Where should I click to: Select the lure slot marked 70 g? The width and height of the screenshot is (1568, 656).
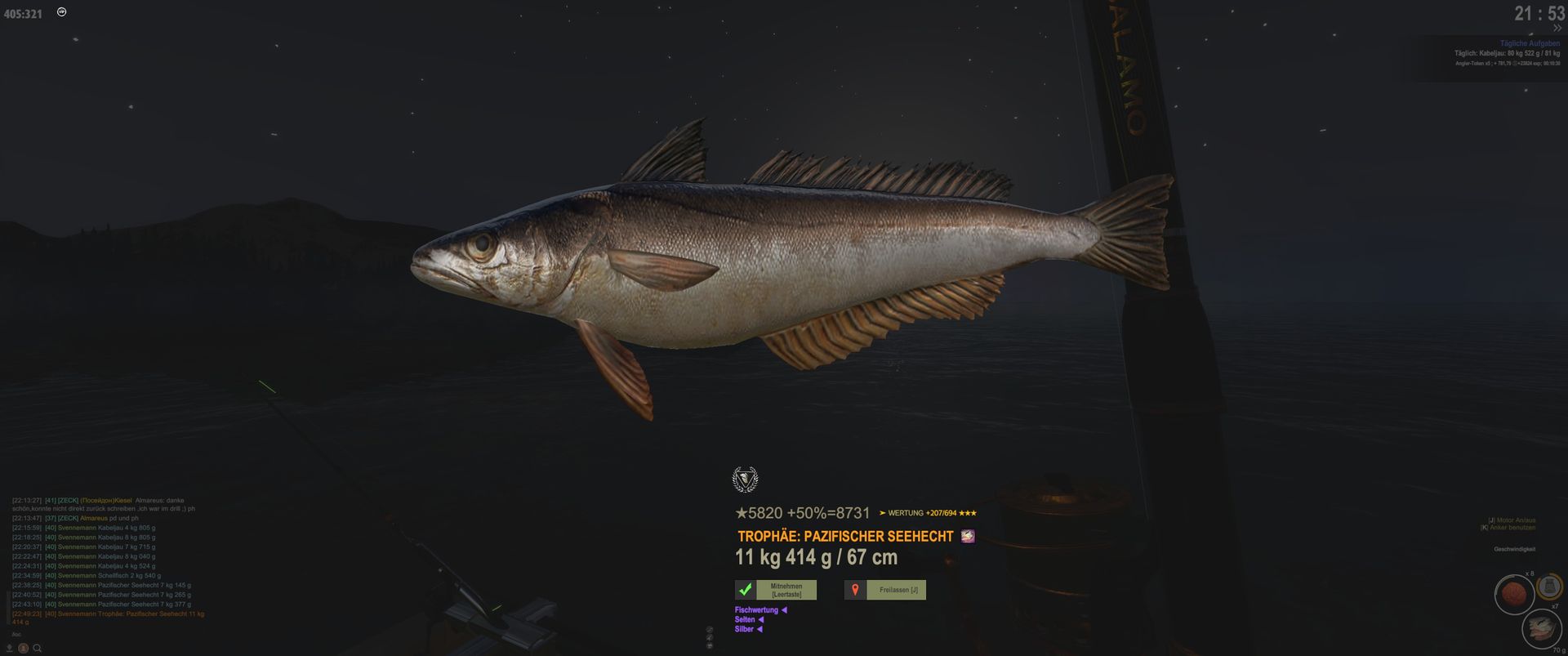[x=1541, y=628]
